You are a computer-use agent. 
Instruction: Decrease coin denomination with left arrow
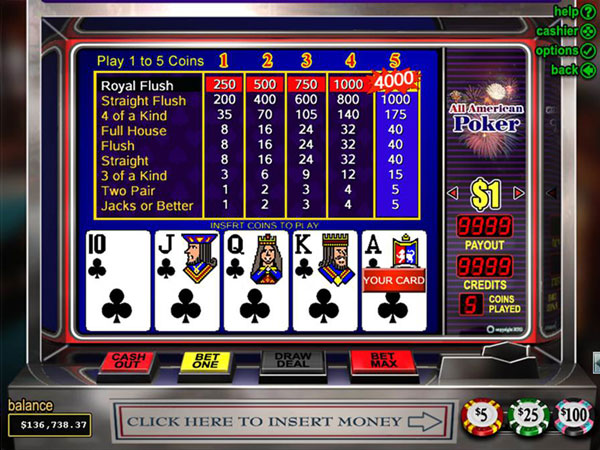(451, 193)
